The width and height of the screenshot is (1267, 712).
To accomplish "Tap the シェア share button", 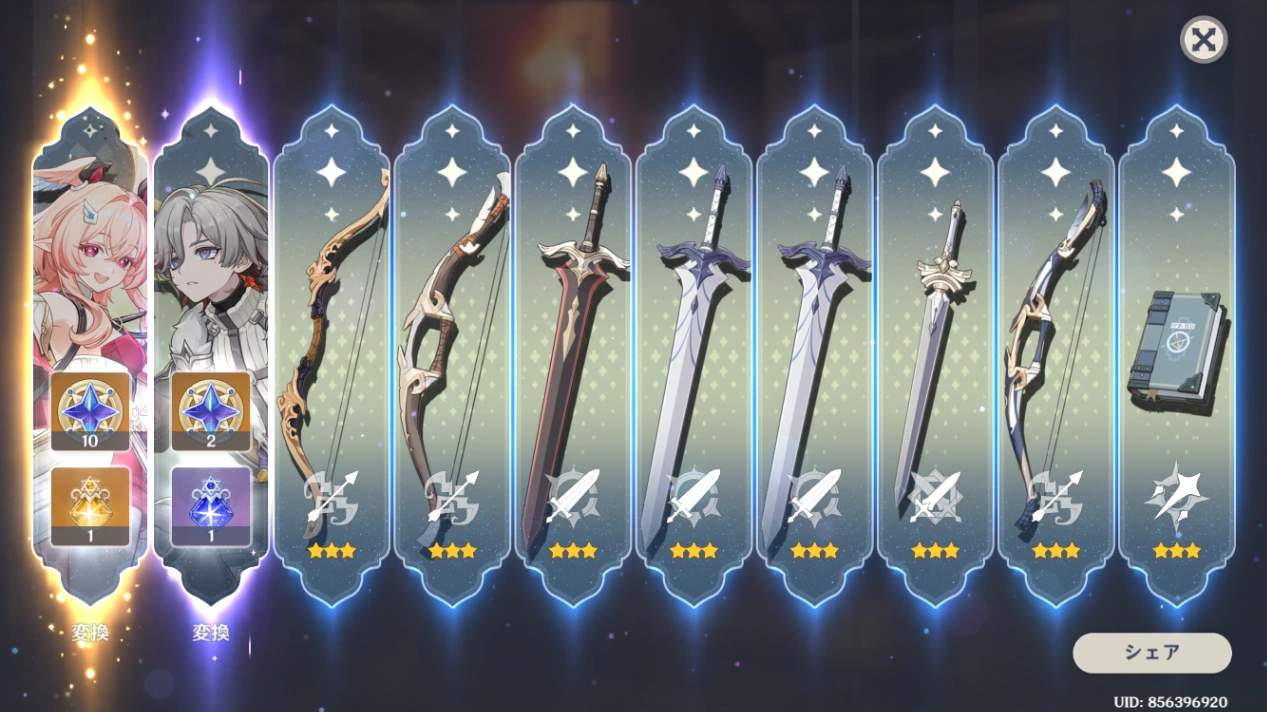I will pyautogui.click(x=1152, y=653).
